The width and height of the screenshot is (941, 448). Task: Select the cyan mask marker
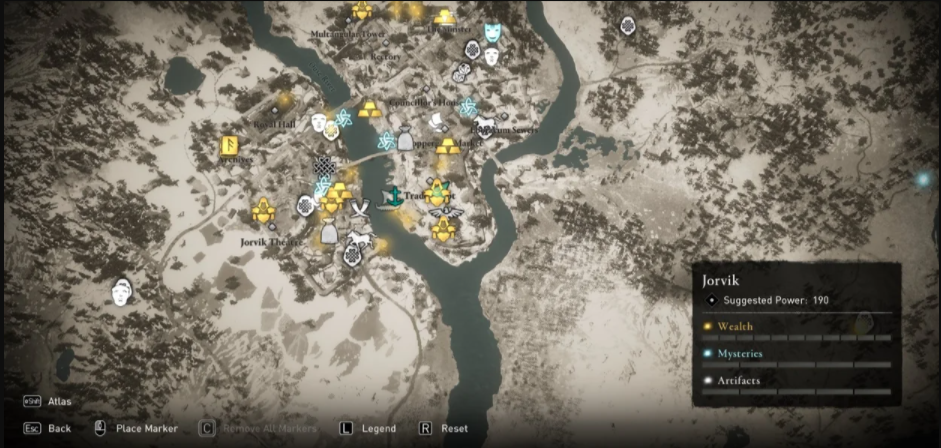(492, 33)
